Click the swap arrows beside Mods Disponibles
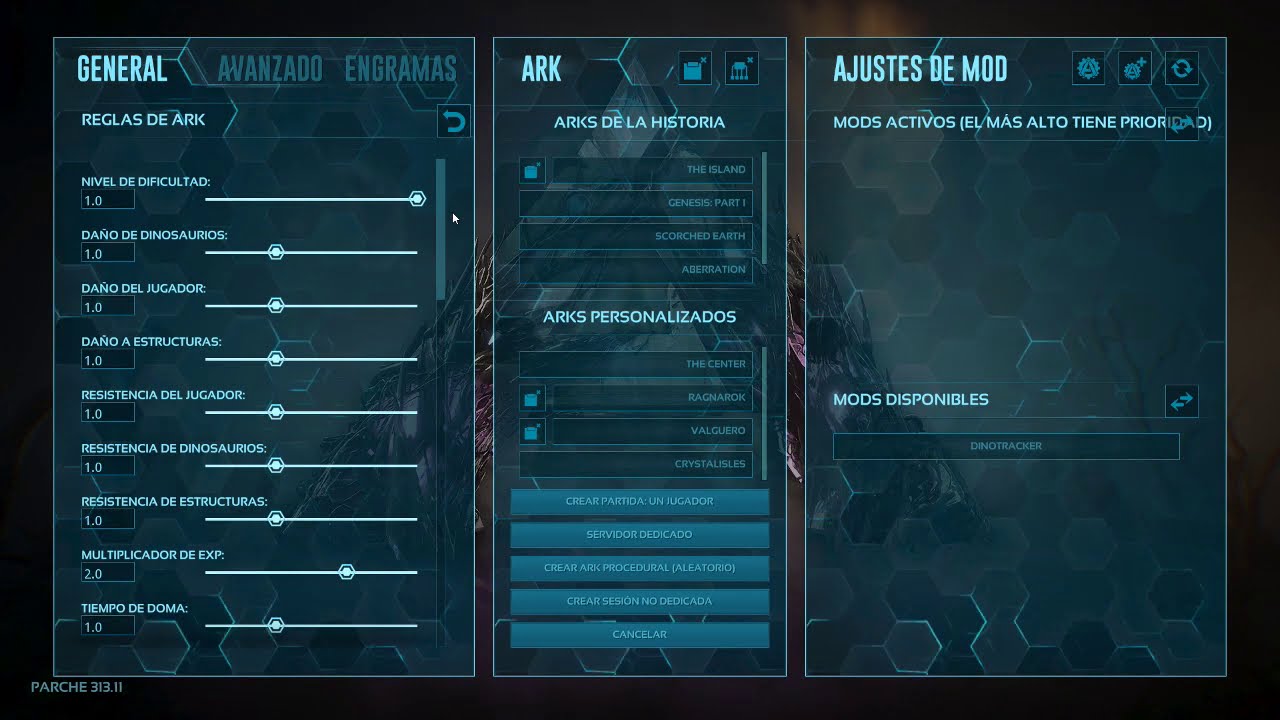This screenshot has height=720, width=1280. click(1181, 401)
